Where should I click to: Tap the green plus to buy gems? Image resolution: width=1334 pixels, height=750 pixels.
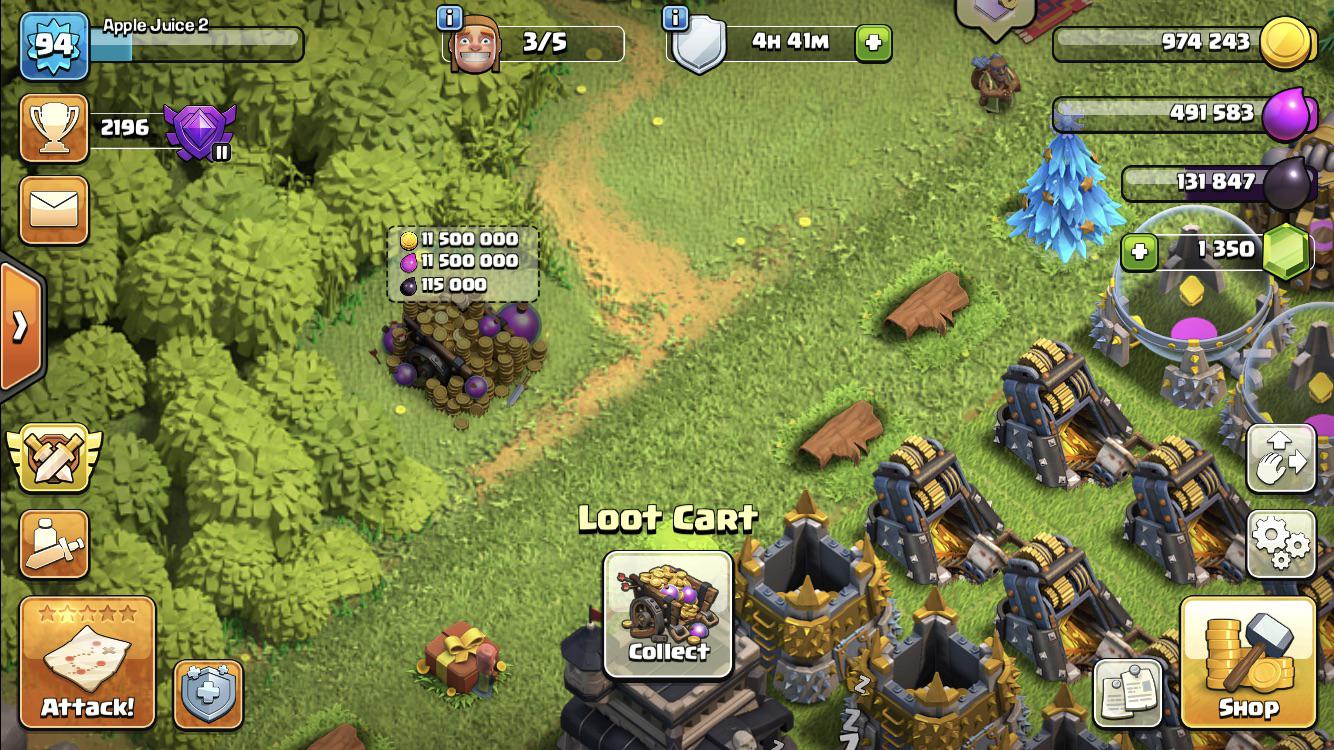click(x=1140, y=250)
